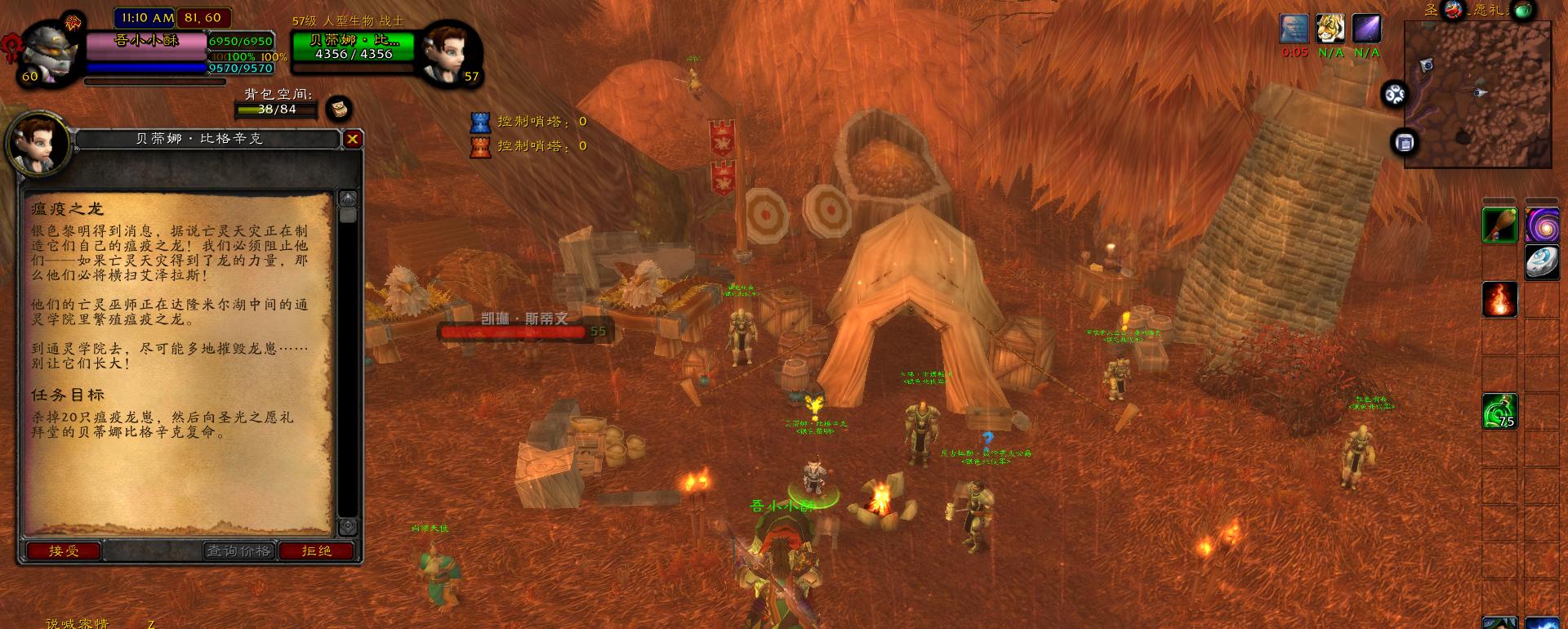Use the green potion with count 75
1568x629 pixels.
click(1499, 411)
